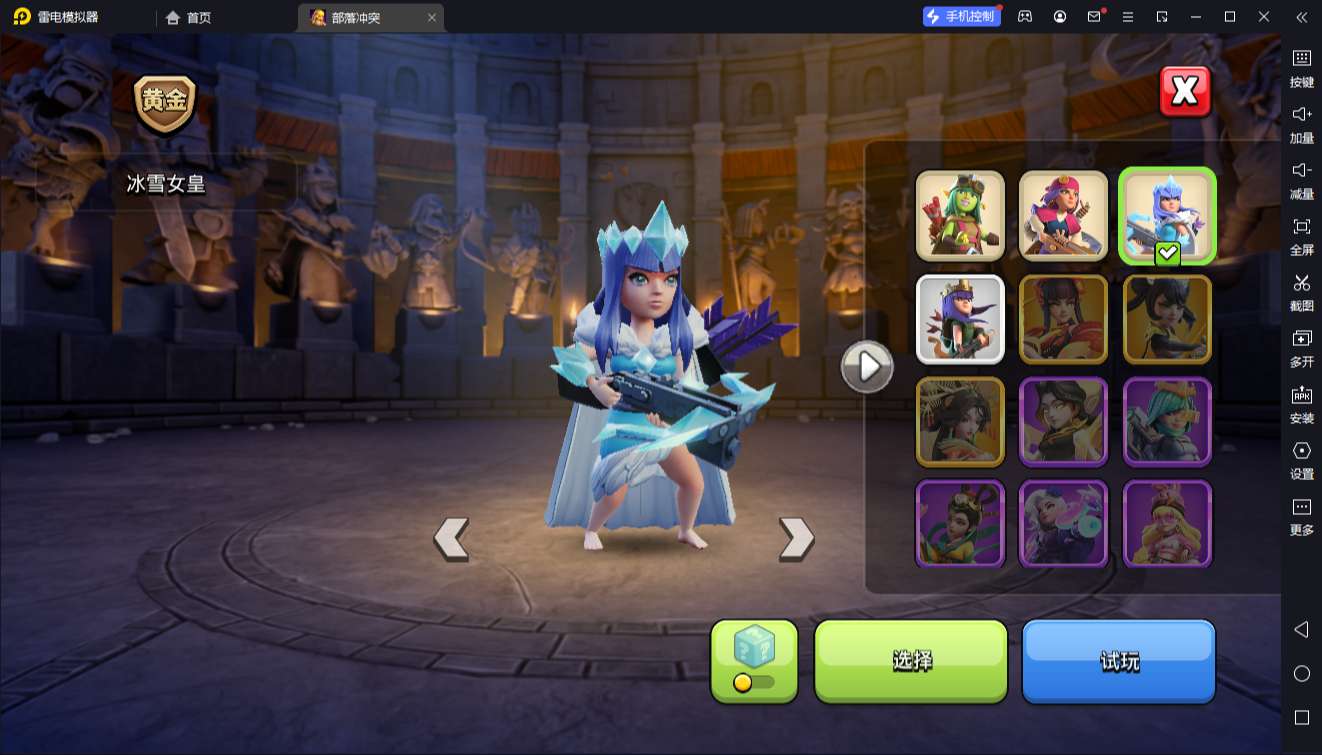
Task: Select the green-skinned goblin queen skin
Action: click(960, 215)
